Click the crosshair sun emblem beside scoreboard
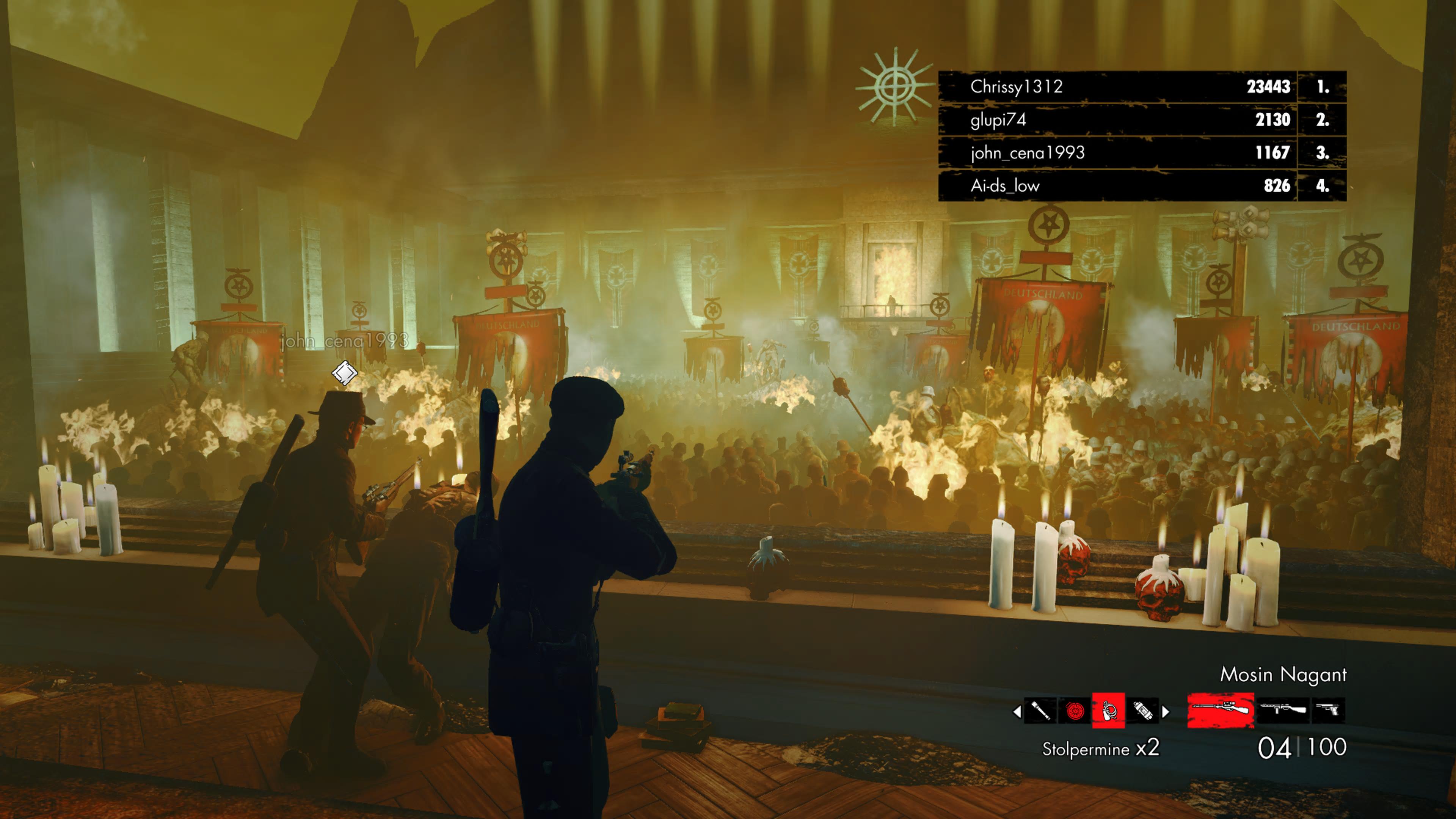Screen dimensions: 1456x819 click(x=894, y=87)
